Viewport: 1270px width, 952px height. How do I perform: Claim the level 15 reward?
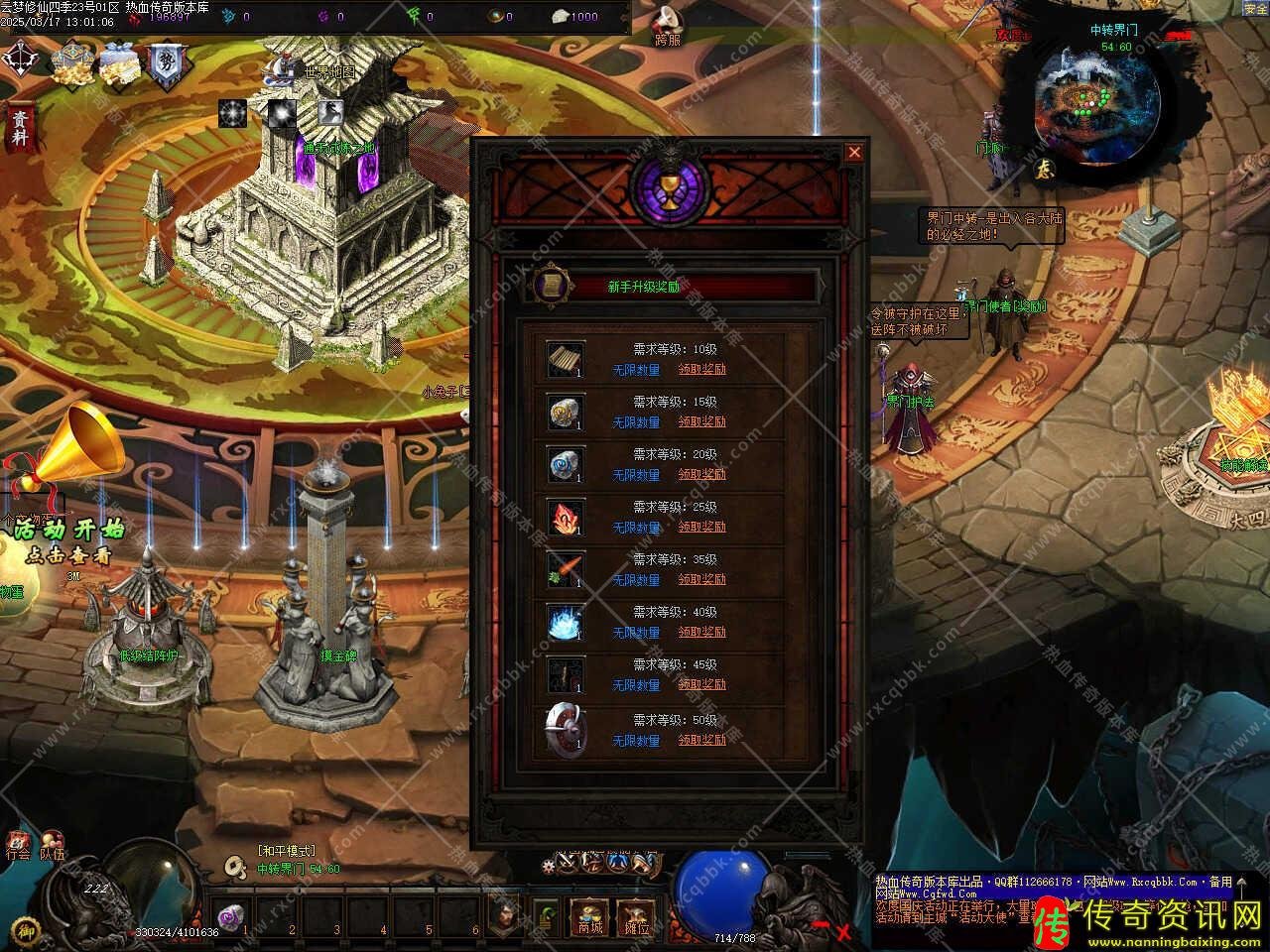coord(701,421)
